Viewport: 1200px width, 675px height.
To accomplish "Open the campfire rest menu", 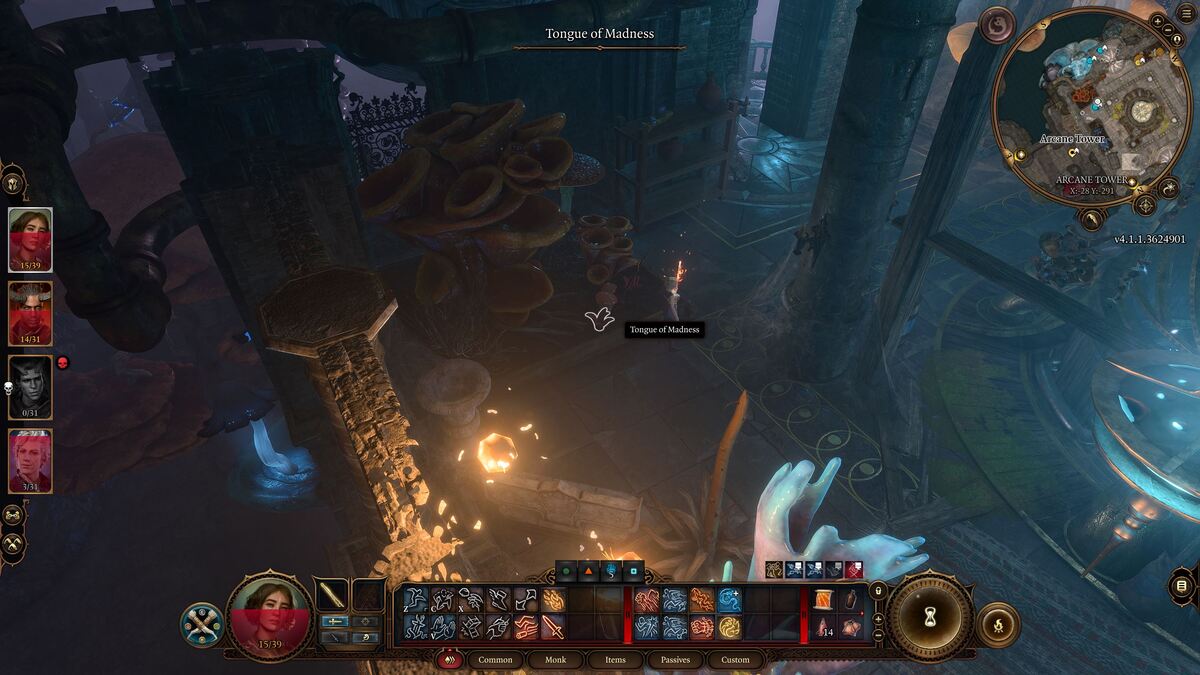I will coord(997,625).
